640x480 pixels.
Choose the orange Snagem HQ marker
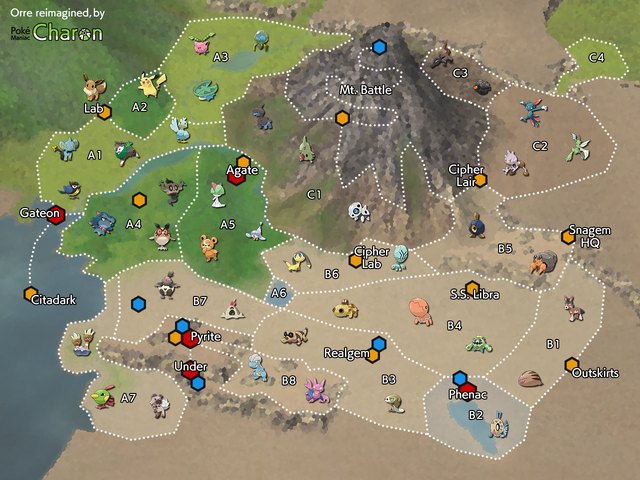pyautogui.click(x=568, y=237)
